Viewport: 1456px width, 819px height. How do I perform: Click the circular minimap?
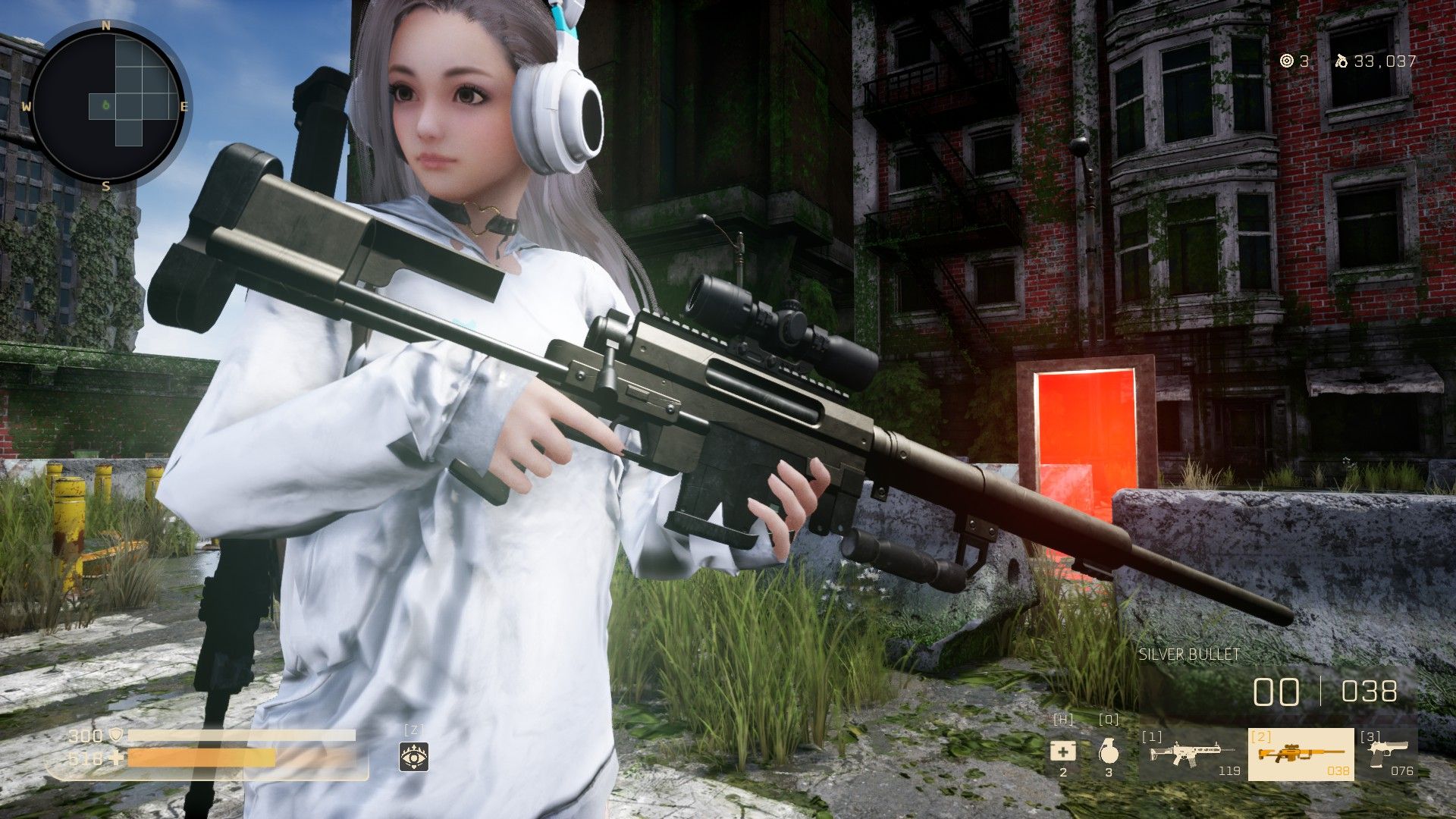(x=106, y=105)
